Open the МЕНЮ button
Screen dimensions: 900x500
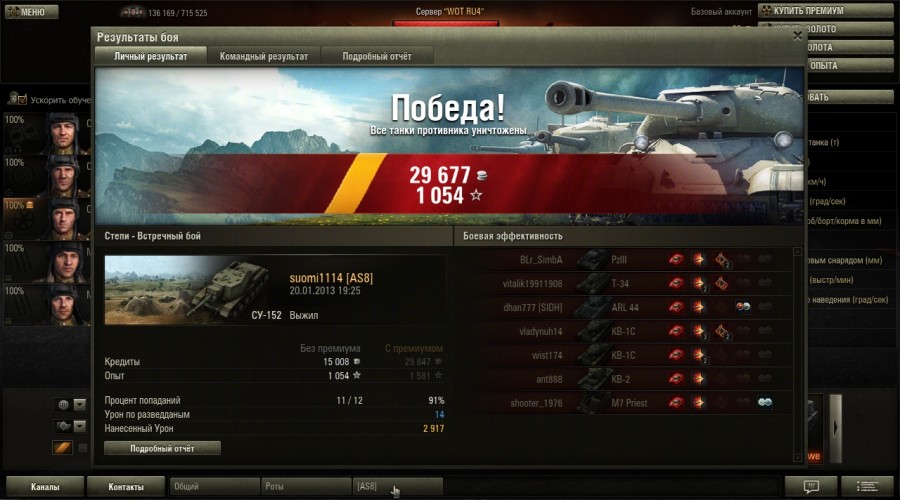[x=26, y=12]
